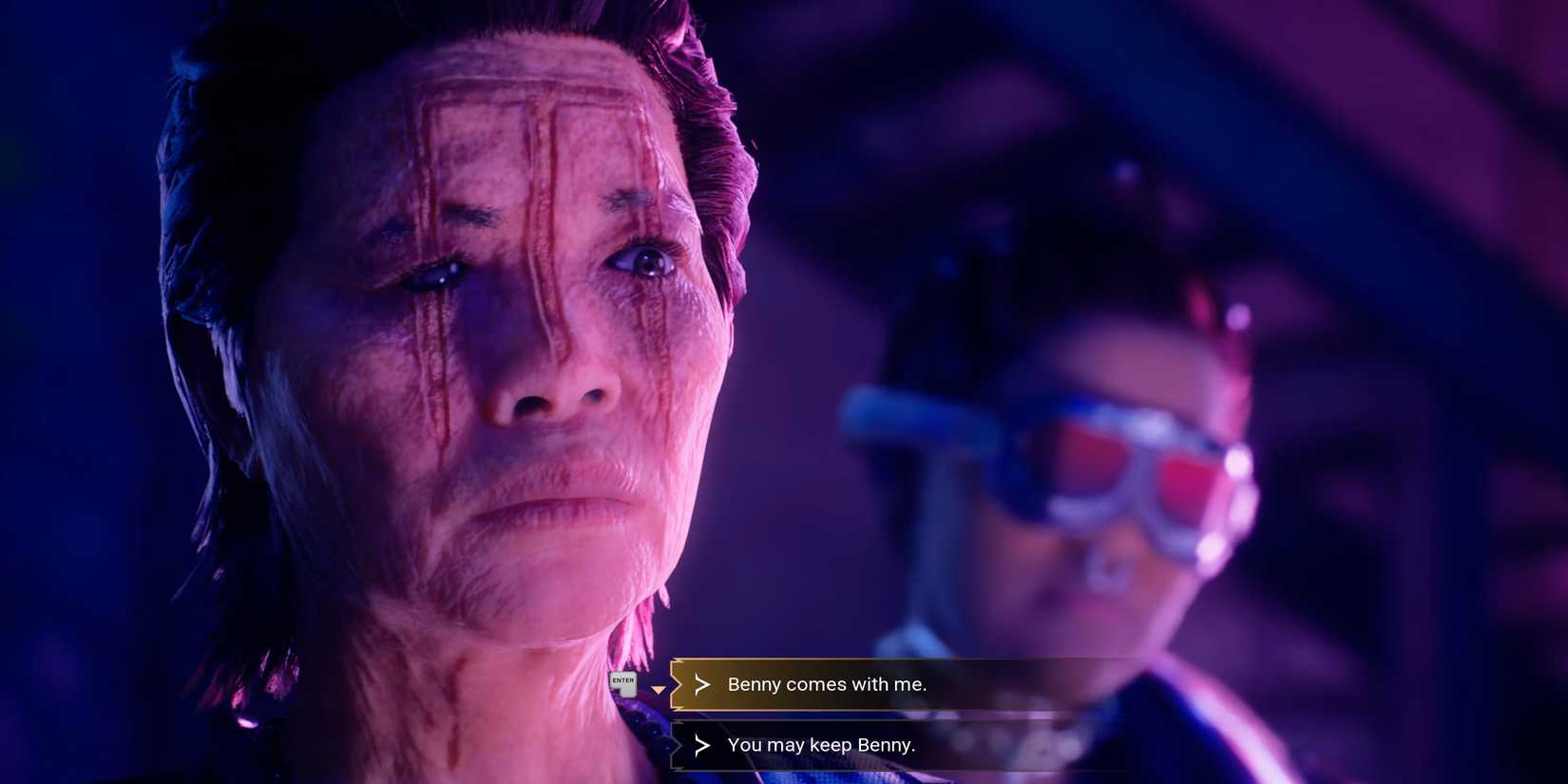The image size is (1568, 784).
Task: Choose the "Benny comes with me." reply
Action: (827, 684)
